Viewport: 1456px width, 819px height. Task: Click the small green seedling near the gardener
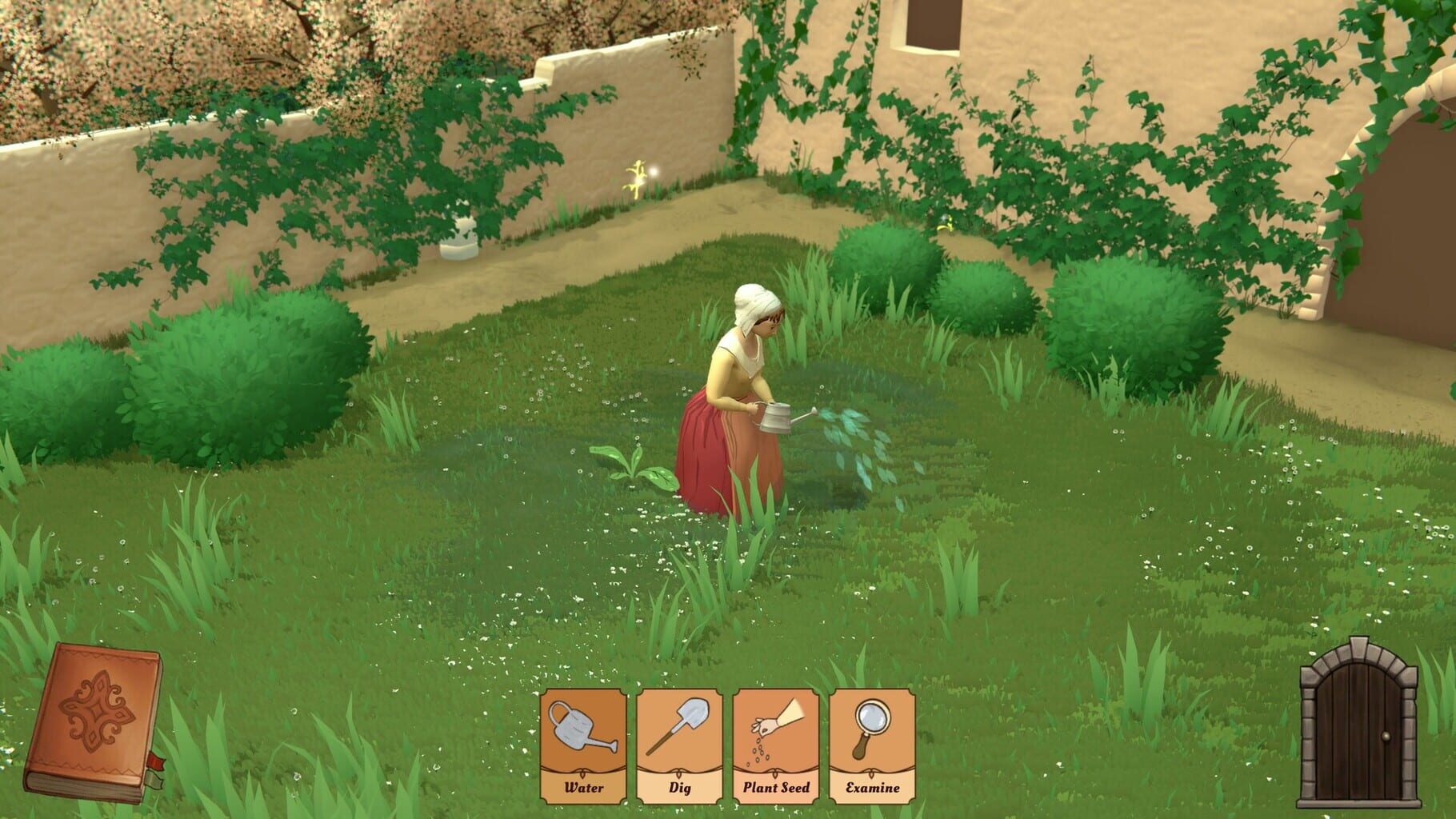tap(634, 467)
